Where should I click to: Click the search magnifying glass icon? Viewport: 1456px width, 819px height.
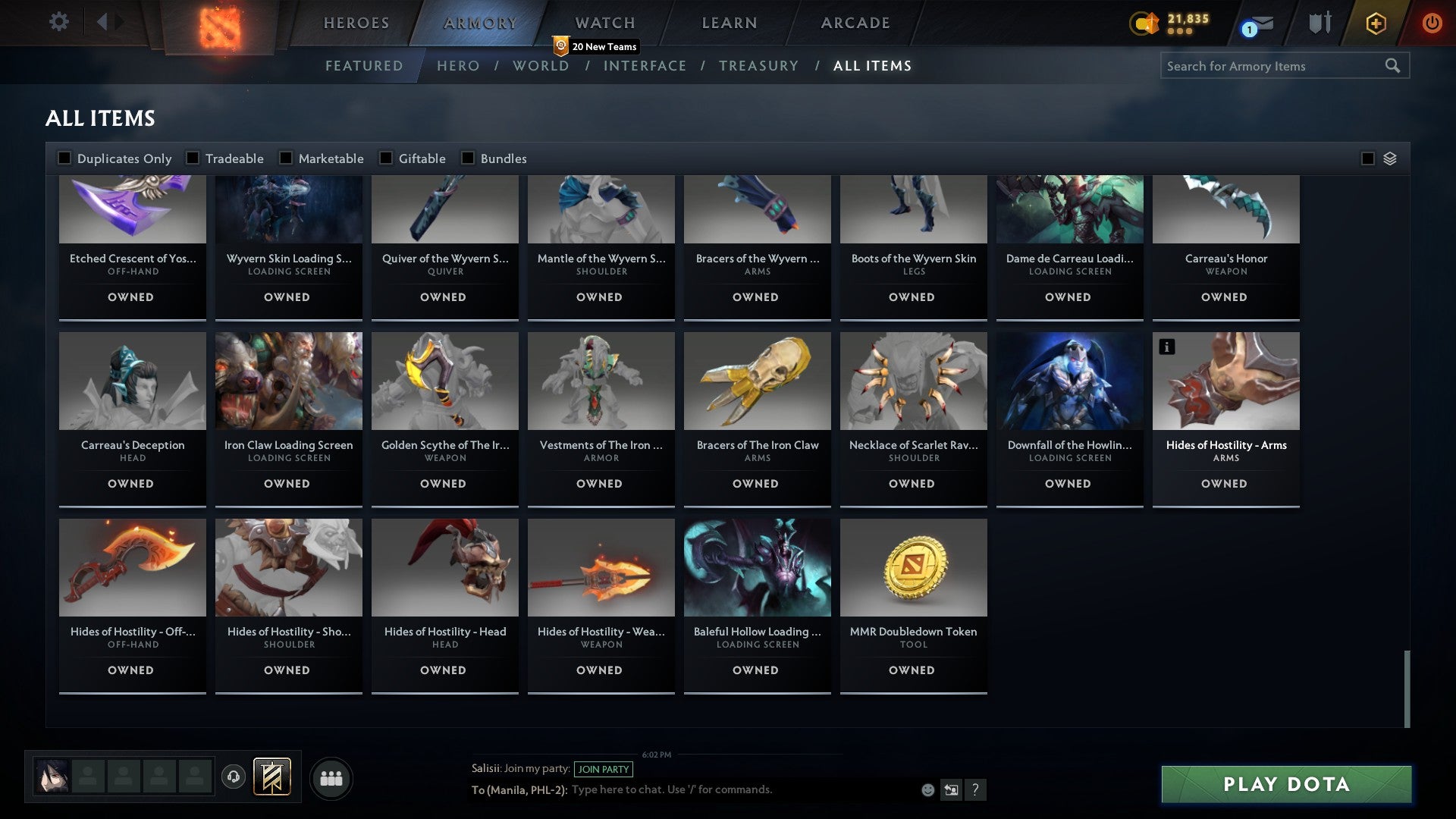coord(1393,66)
